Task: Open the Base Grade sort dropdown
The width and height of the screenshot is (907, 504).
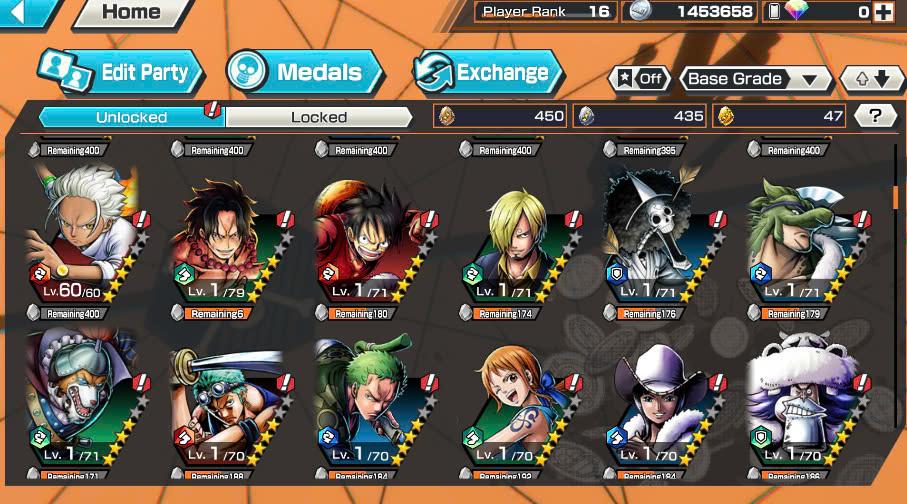Action: [755, 79]
